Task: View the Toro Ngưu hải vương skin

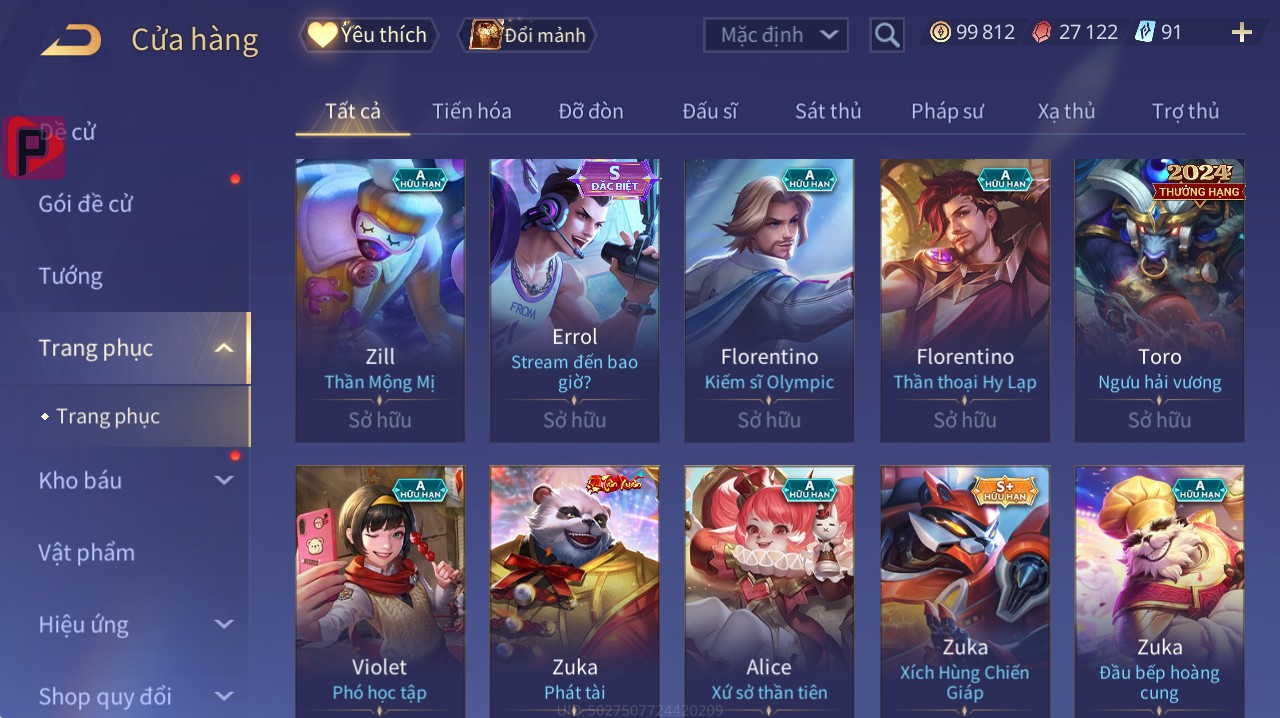Action: coord(1159,300)
